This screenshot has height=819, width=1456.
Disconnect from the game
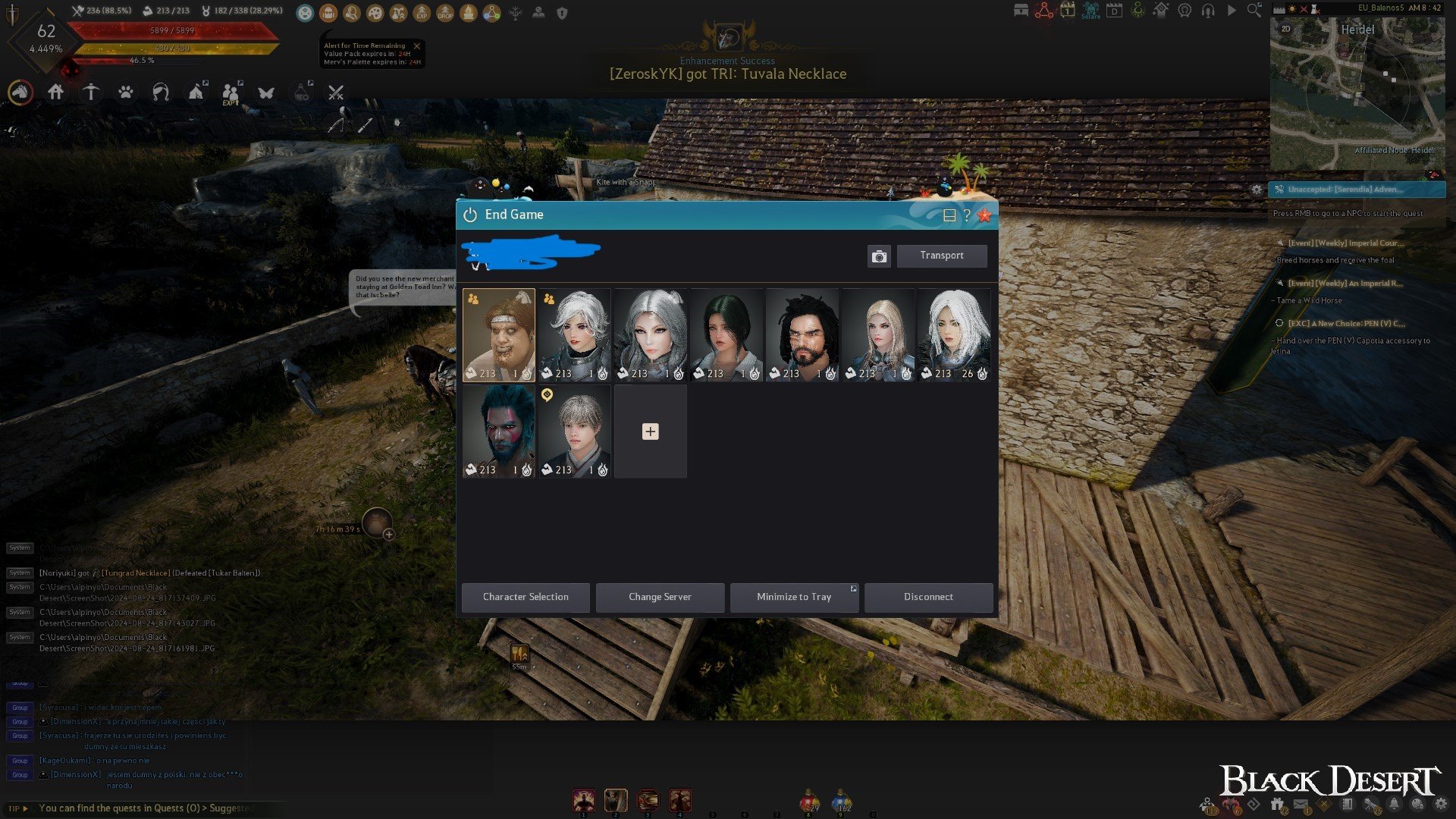coord(928,597)
